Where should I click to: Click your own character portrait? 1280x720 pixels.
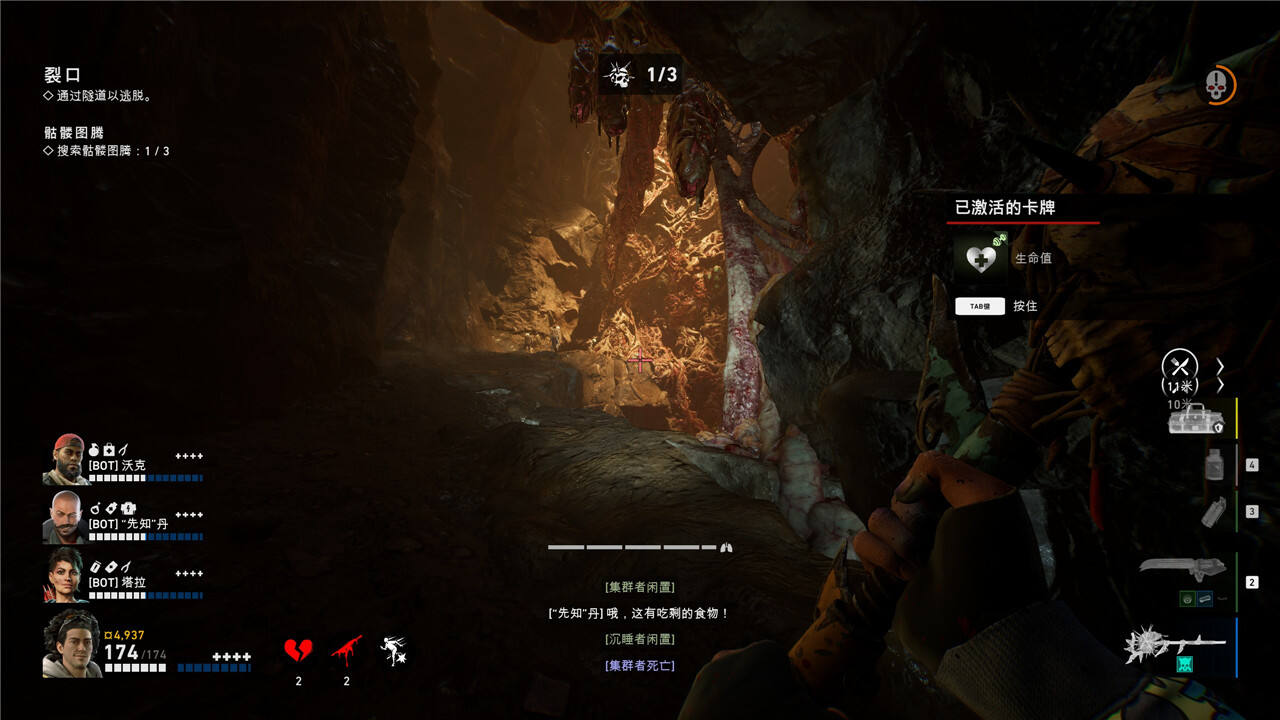(71, 644)
